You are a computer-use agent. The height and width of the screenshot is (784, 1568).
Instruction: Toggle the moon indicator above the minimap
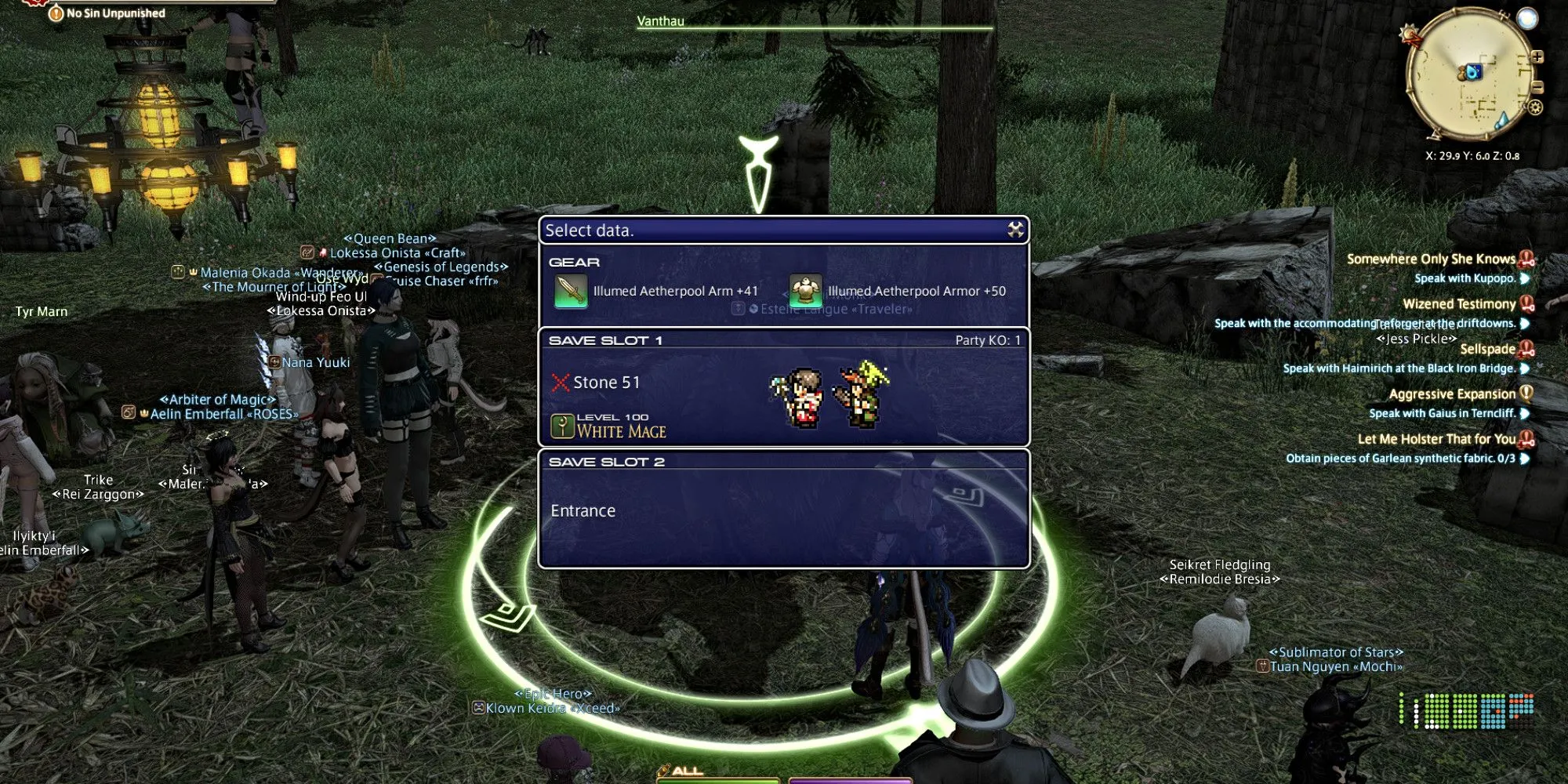click(x=1526, y=17)
